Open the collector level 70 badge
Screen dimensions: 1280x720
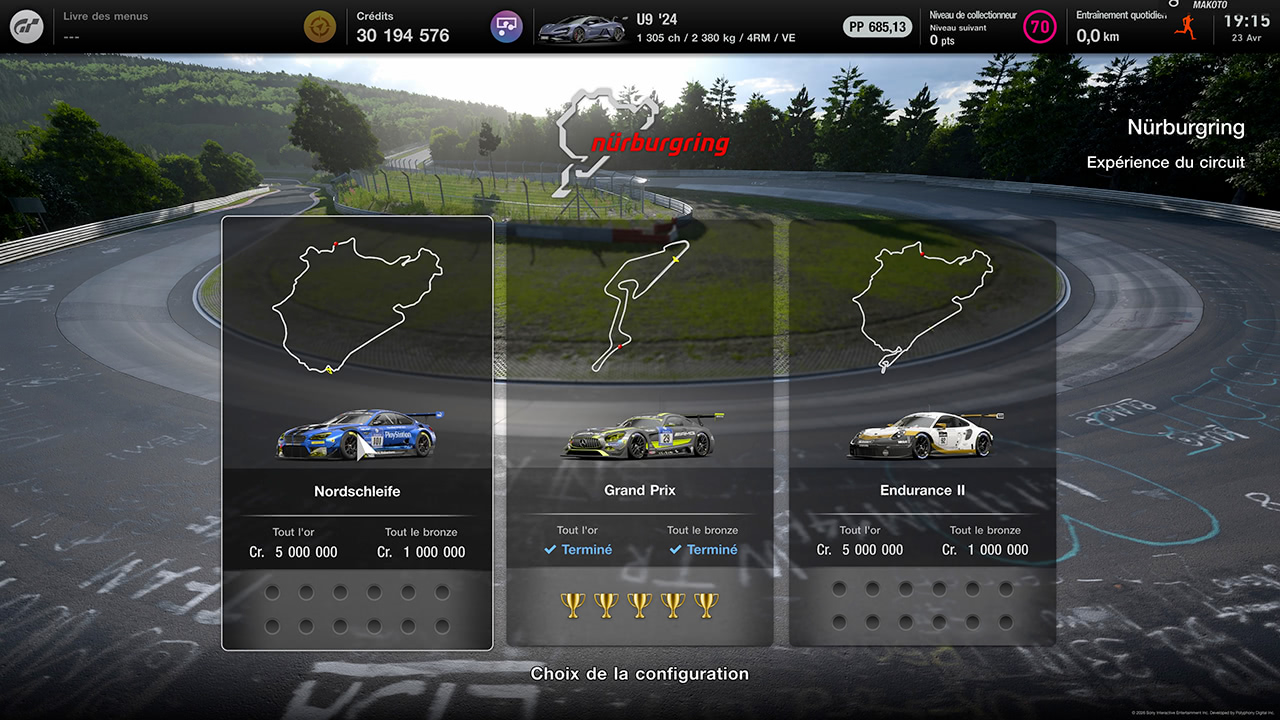click(x=1040, y=27)
